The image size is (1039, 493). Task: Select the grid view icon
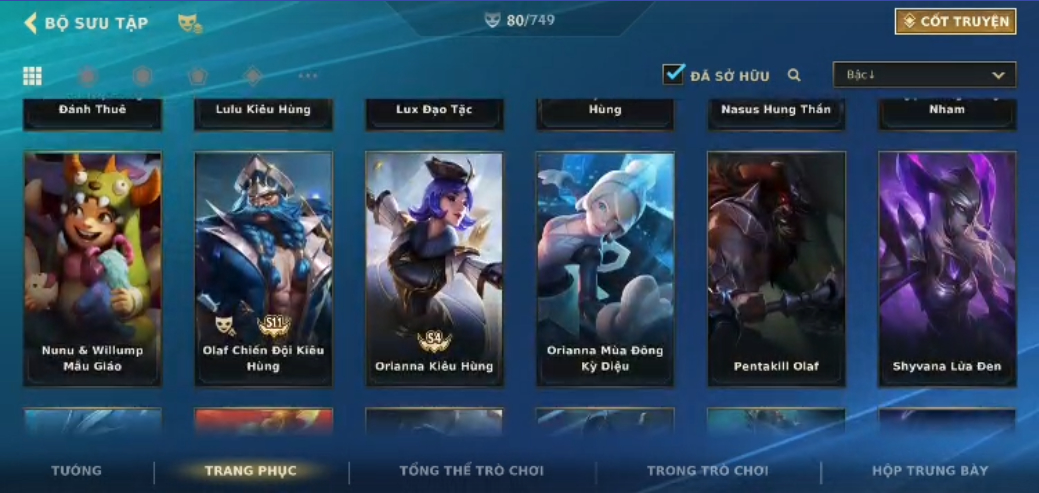pos(32,76)
